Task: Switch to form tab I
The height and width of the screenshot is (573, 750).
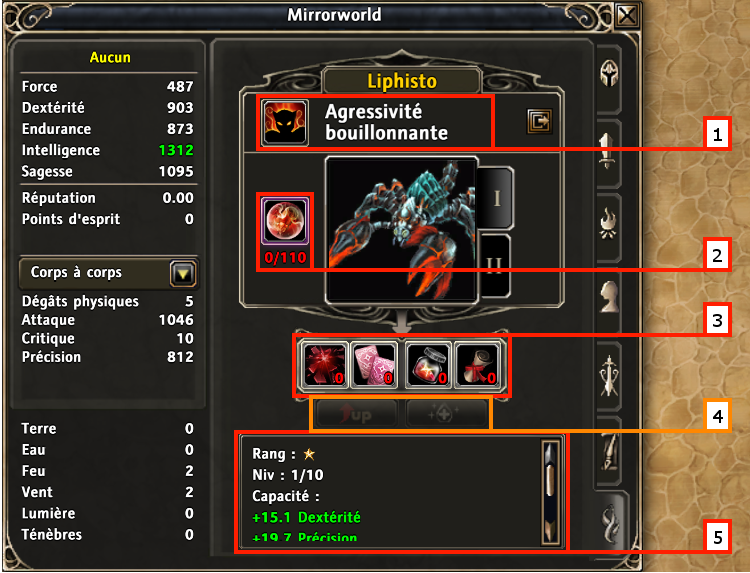Action: coord(496,197)
